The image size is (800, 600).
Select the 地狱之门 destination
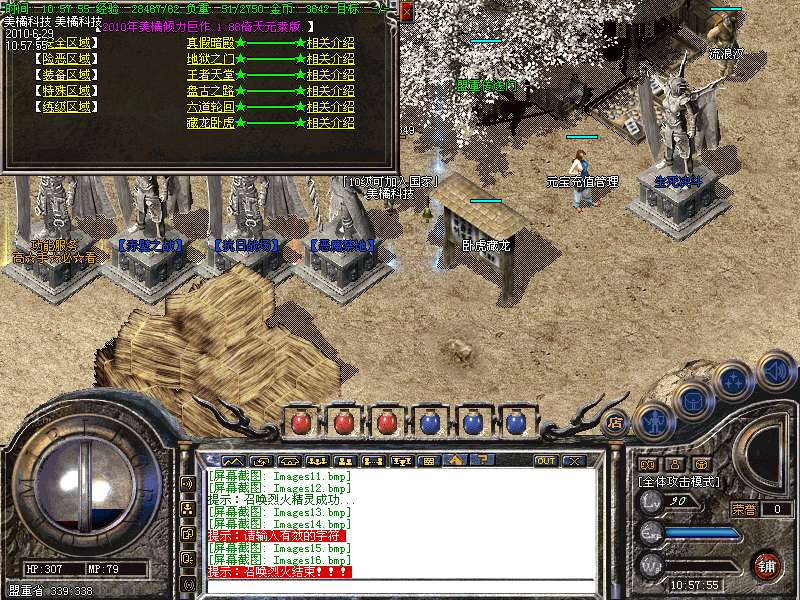(210, 59)
